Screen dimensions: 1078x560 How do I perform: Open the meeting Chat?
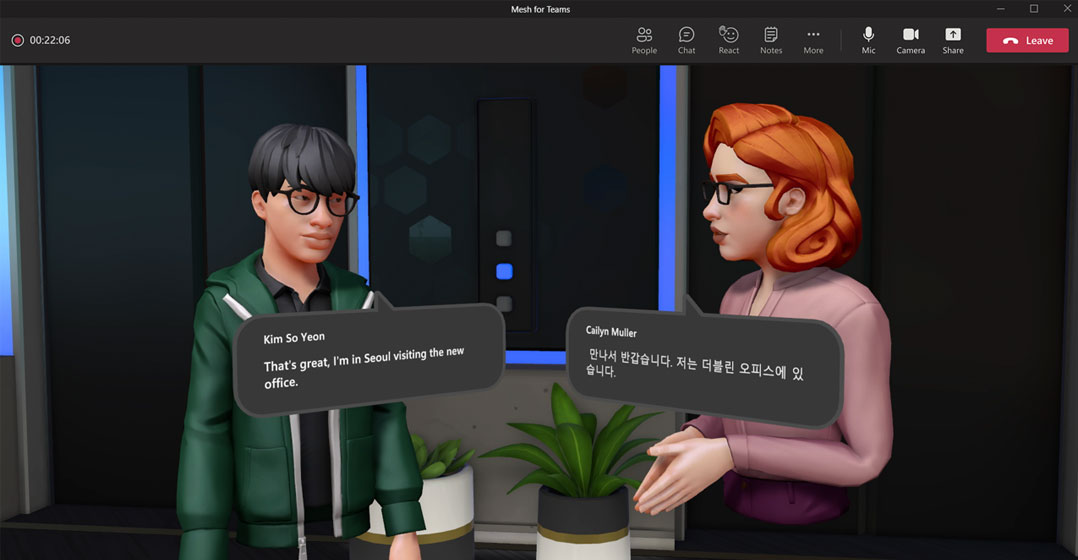[686, 40]
